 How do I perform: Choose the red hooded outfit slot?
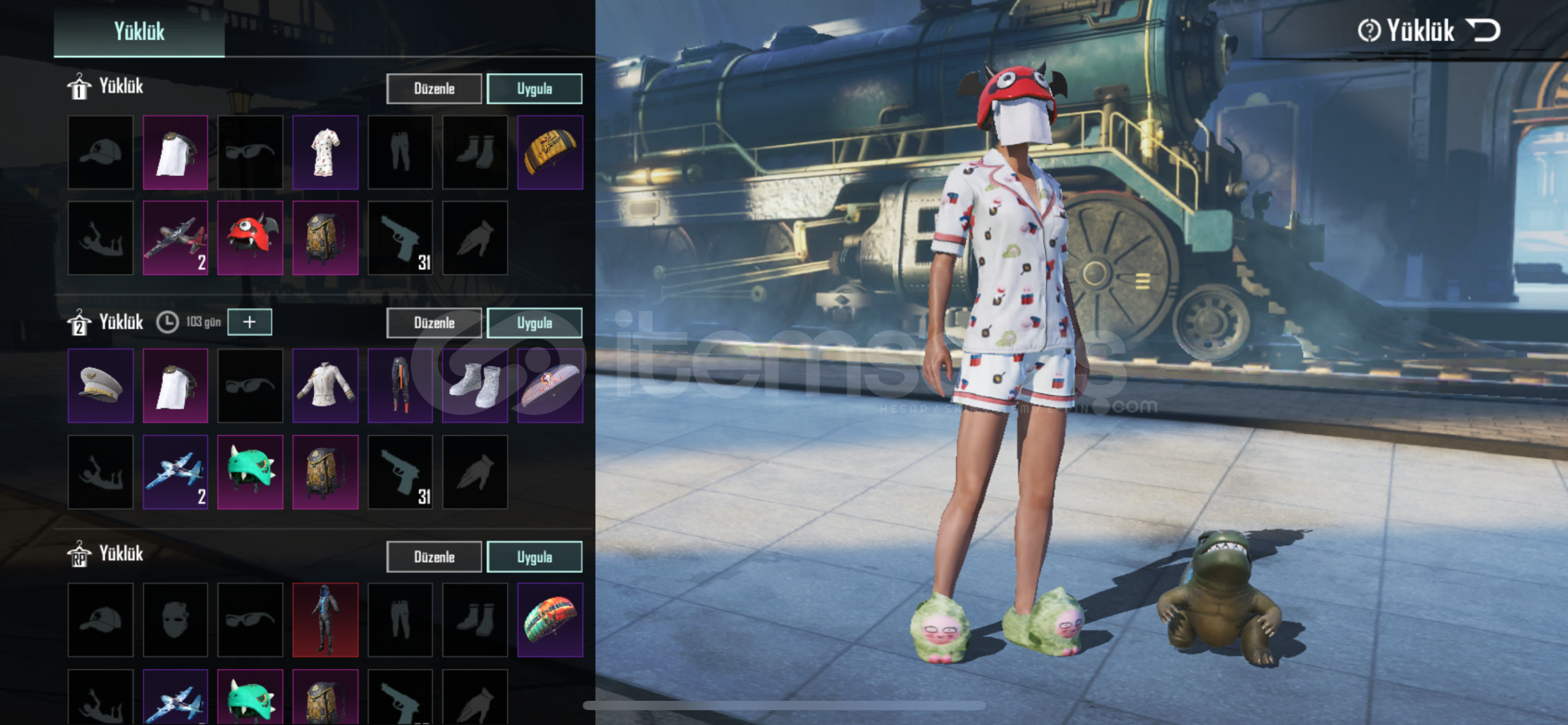click(x=325, y=620)
